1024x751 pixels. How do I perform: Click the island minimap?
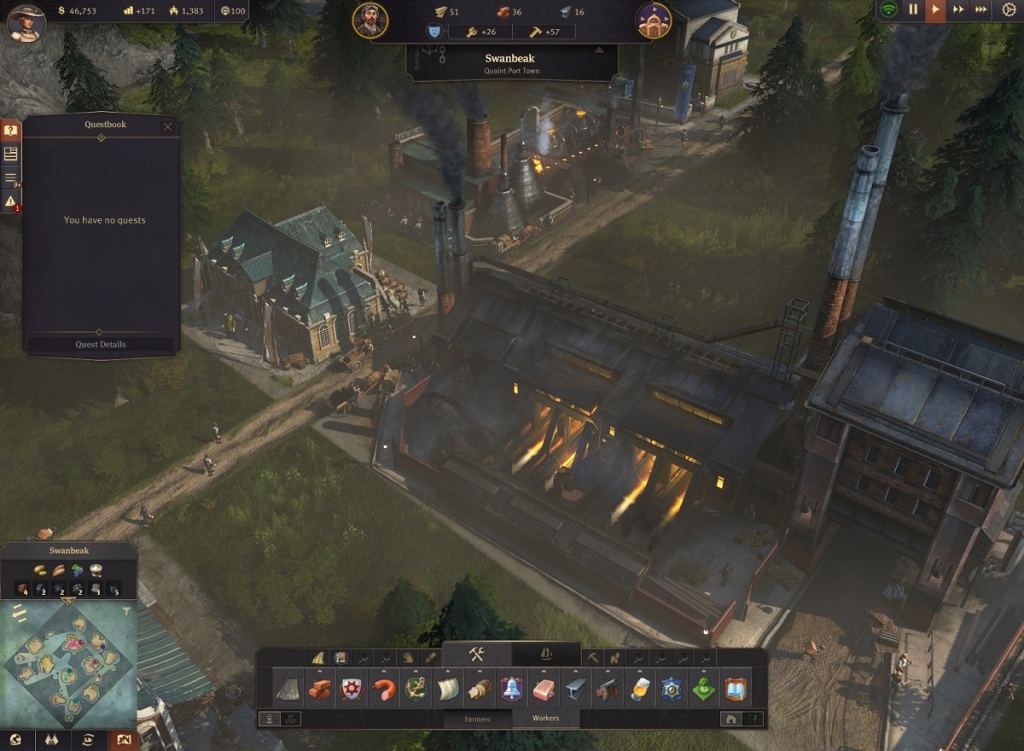68,663
